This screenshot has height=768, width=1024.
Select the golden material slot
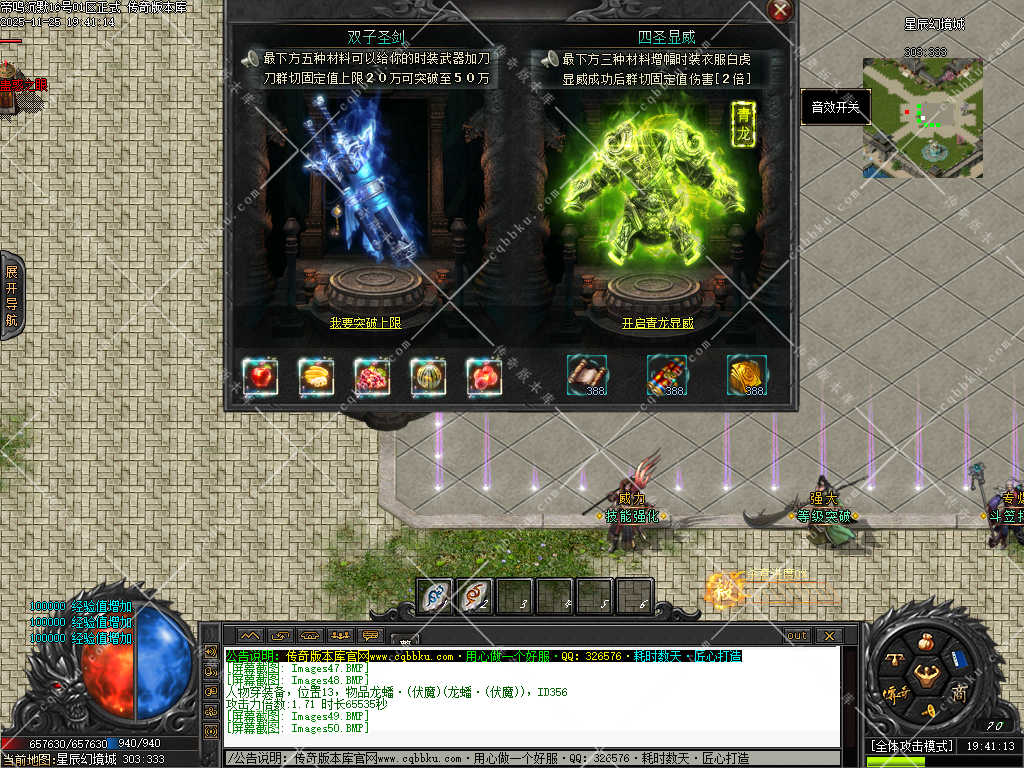tap(747, 375)
